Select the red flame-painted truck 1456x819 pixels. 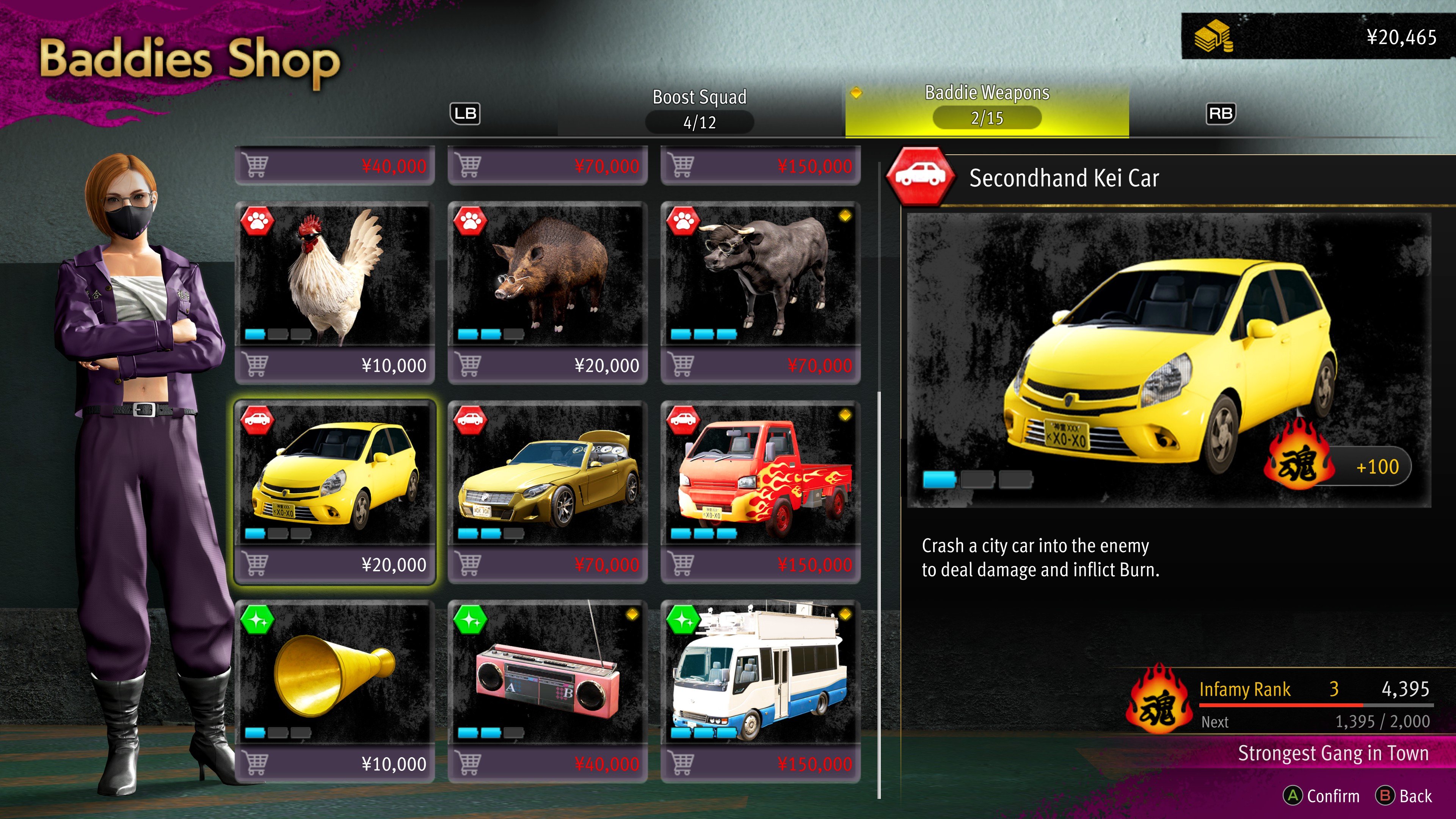(760, 475)
